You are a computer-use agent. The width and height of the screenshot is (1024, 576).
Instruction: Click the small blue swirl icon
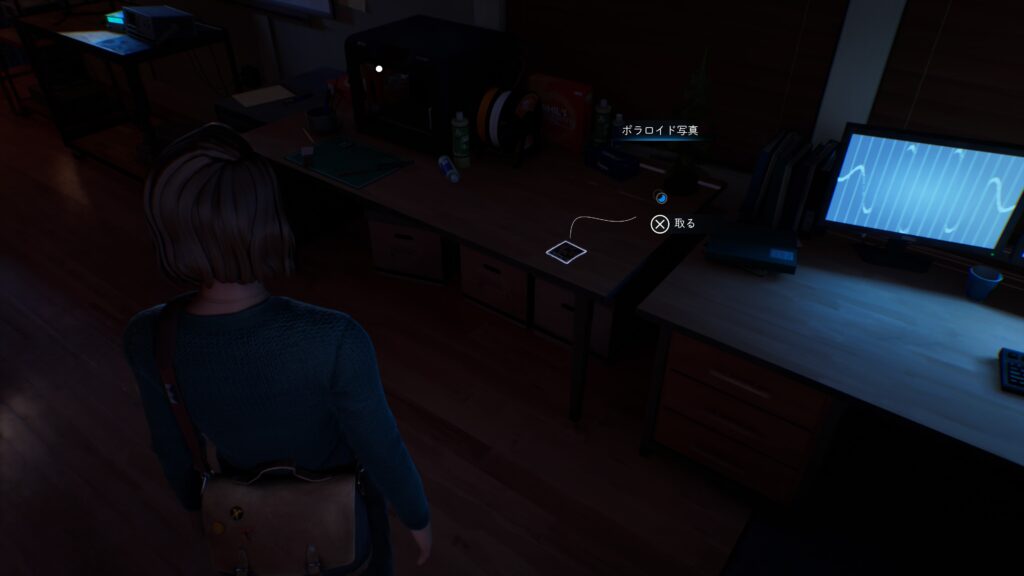point(660,197)
